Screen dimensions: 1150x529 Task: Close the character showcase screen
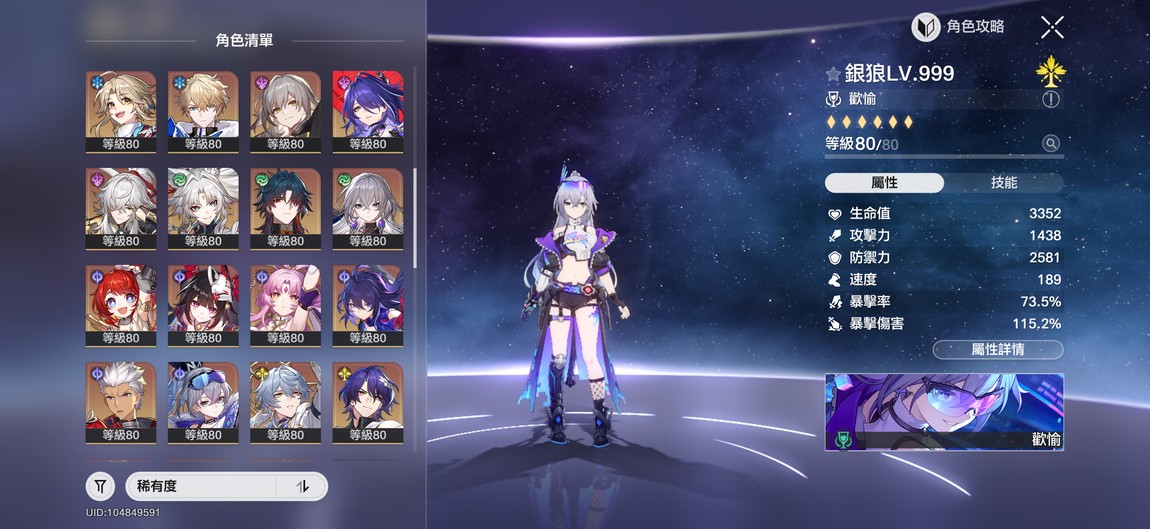1052,27
